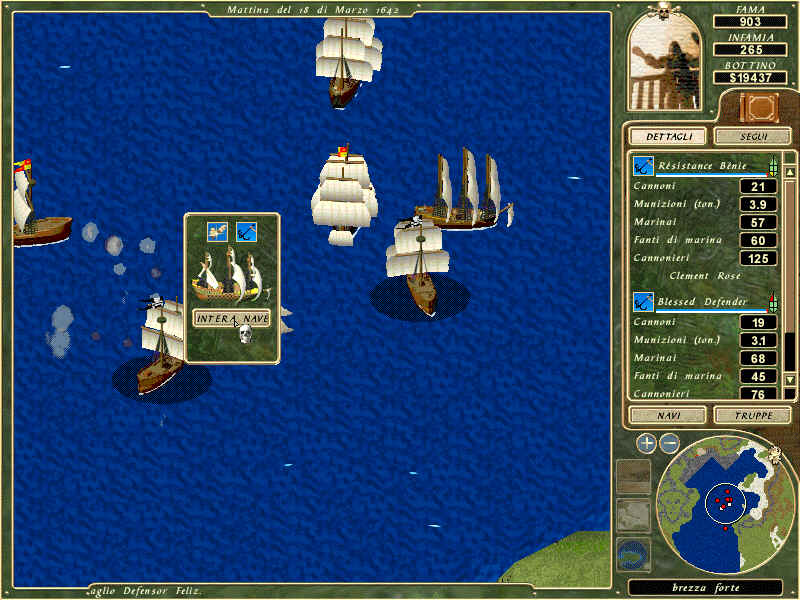Choose the anchor icon in the ship popup
Image resolution: width=800 pixels, height=600 pixels.
(x=246, y=232)
